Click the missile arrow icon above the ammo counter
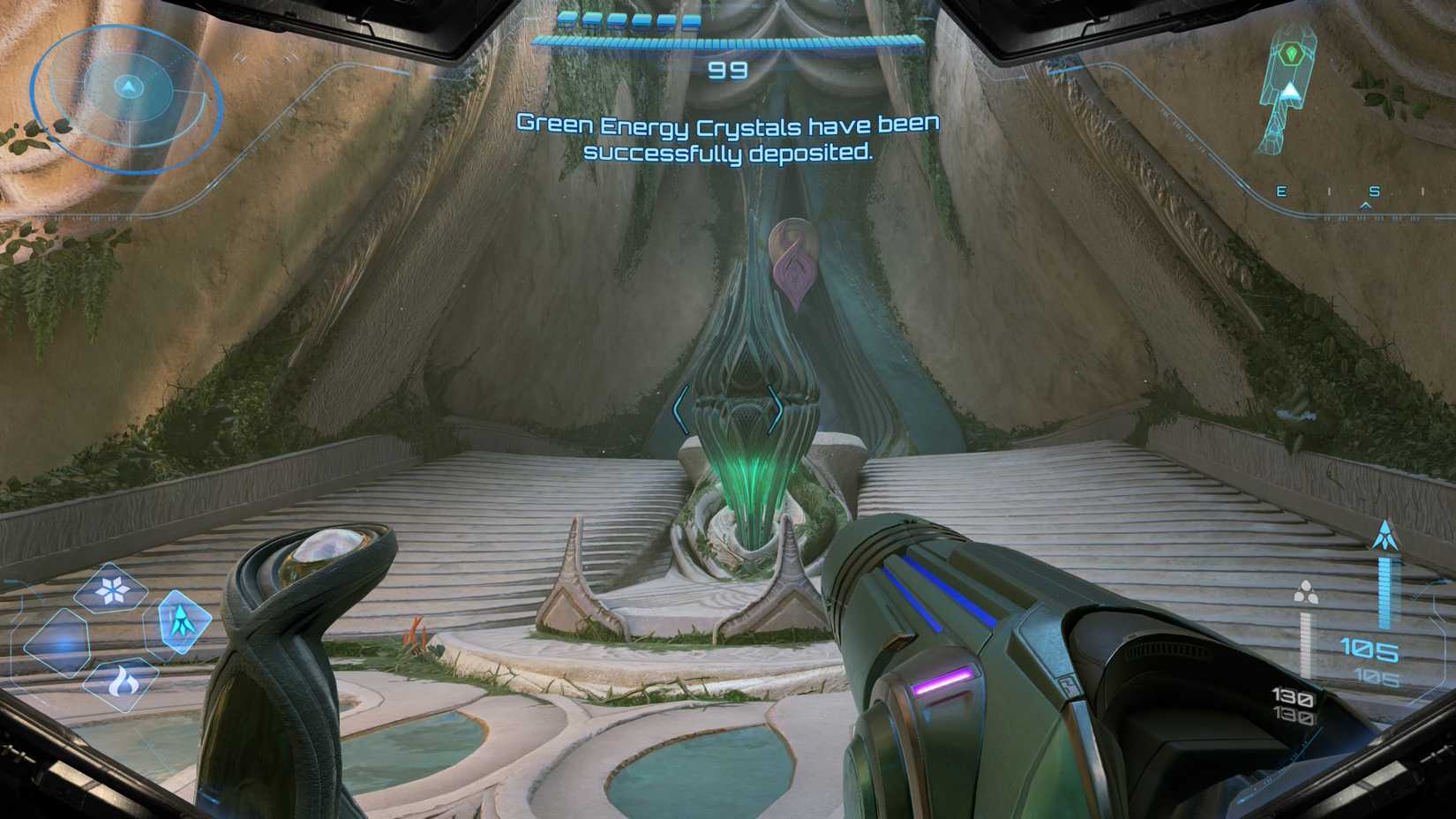Viewport: 1456px width, 819px height. click(1385, 534)
